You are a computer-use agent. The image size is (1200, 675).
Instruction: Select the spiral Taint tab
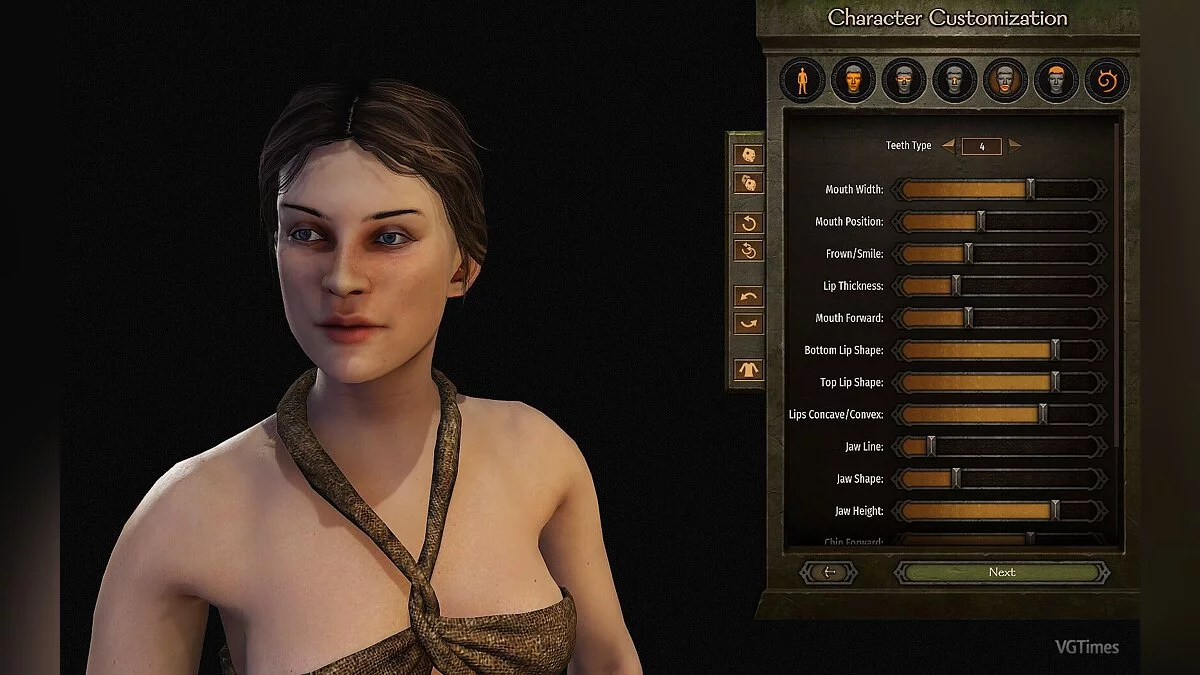click(x=1107, y=80)
